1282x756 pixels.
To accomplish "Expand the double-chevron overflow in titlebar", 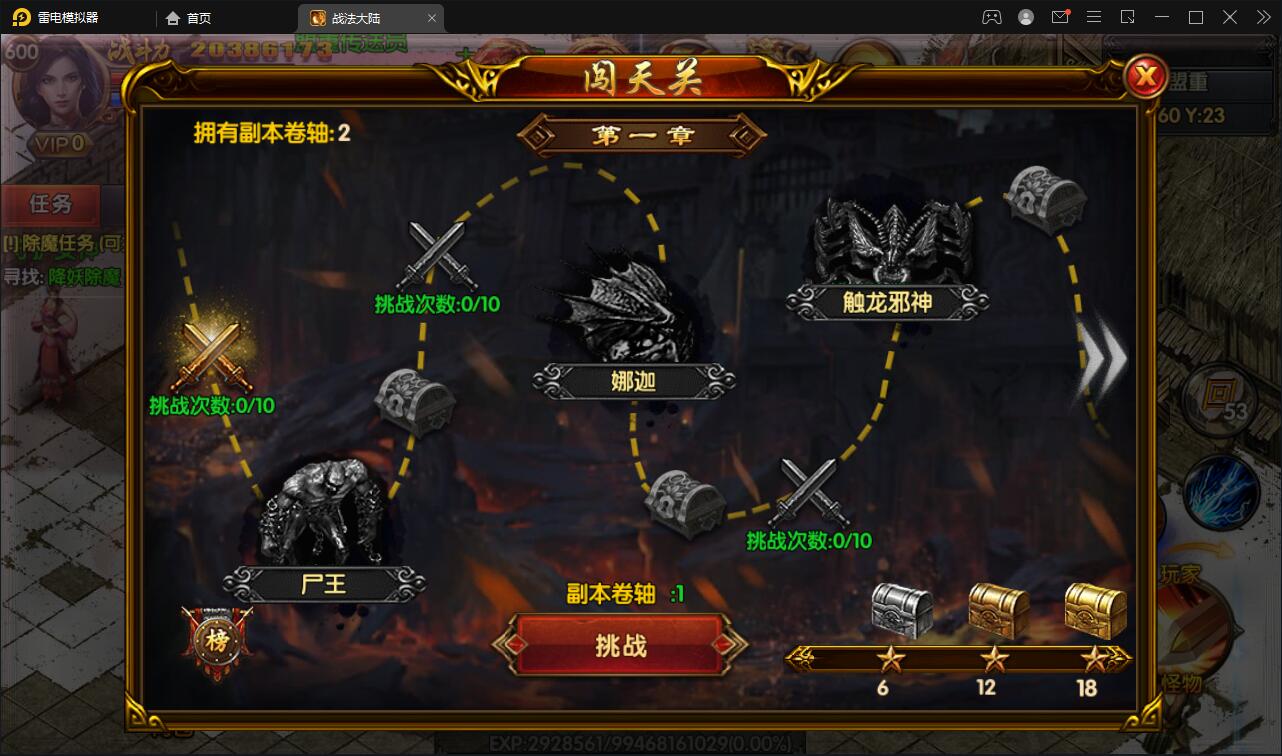I will (1262, 17).
